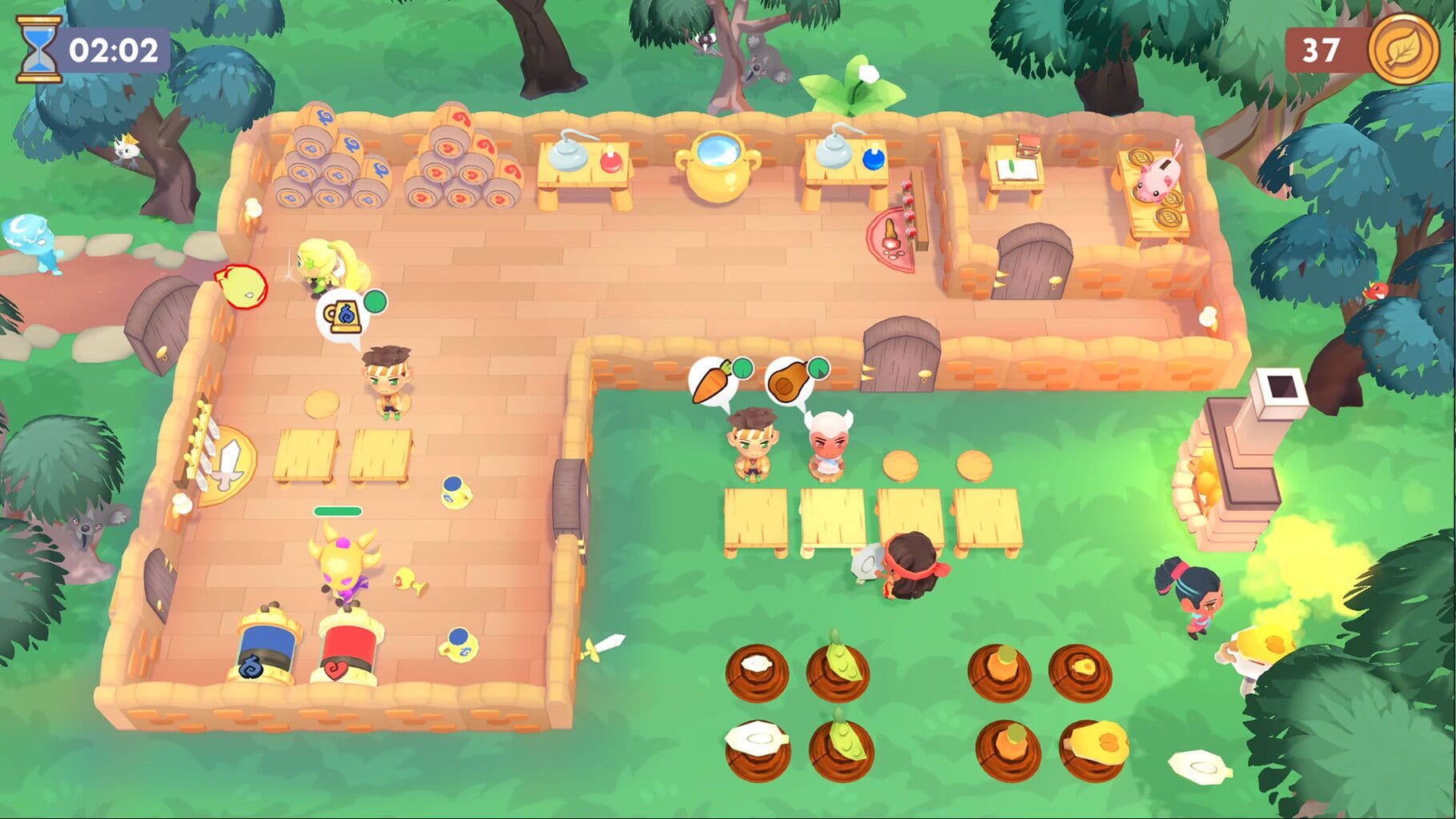Click the golden cauldron on the back counter
This screenshot has height=819, width=1456.
(x=718, y=169)
